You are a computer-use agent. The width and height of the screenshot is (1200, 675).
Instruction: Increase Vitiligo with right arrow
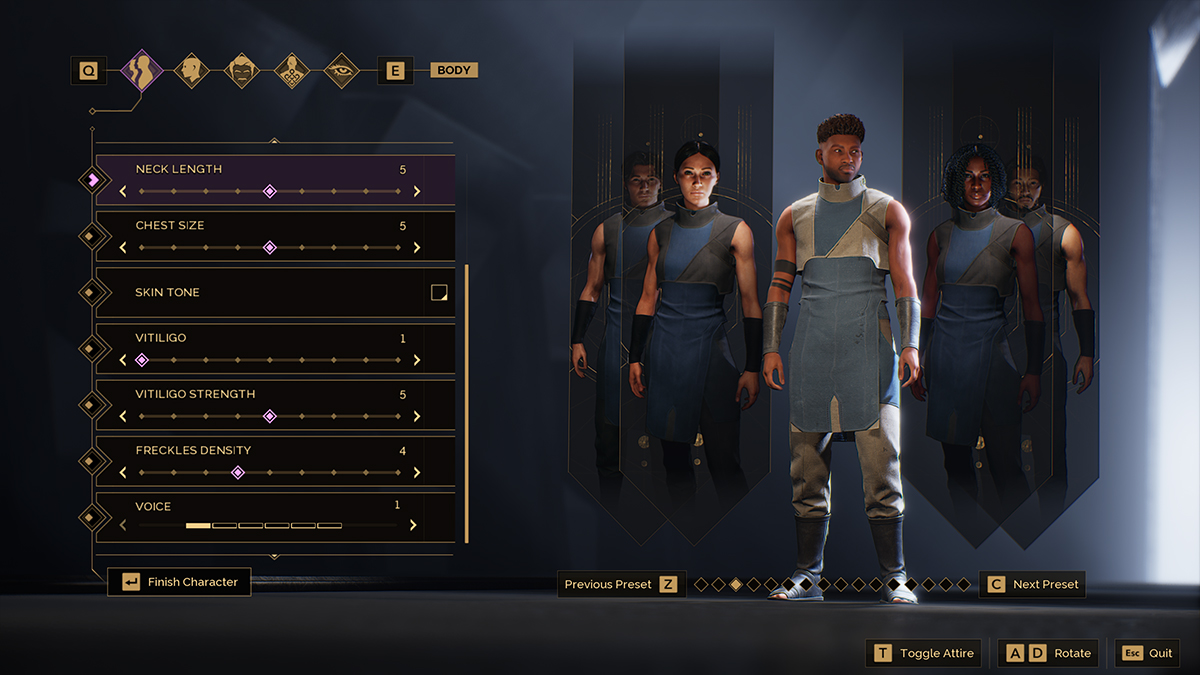coord(417,360)
